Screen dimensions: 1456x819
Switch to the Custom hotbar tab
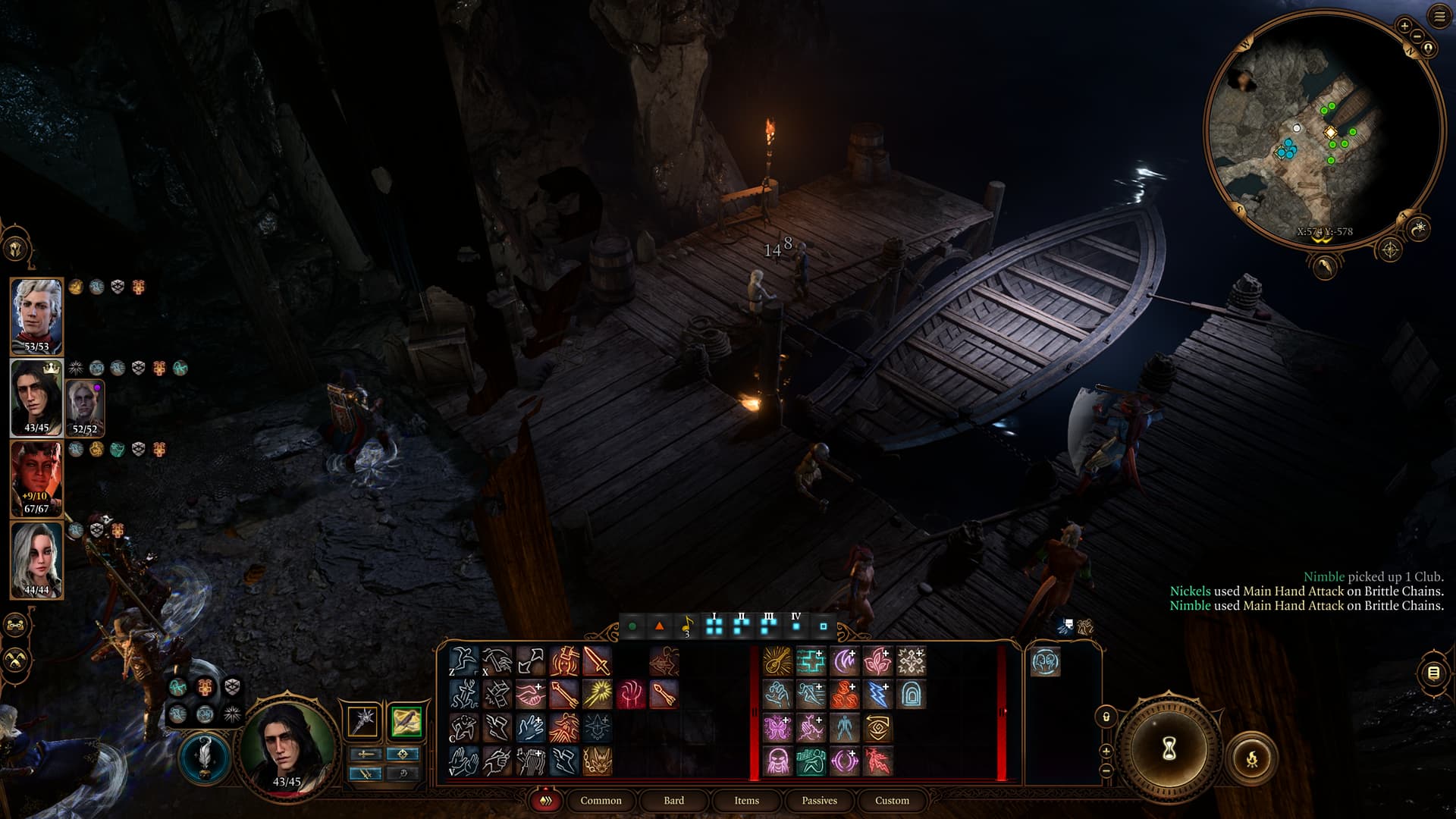[892, 800]
